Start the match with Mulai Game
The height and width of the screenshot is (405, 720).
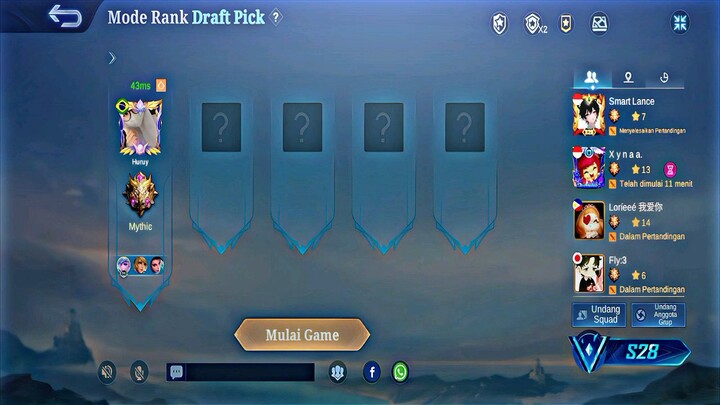[x=302, y=335]
